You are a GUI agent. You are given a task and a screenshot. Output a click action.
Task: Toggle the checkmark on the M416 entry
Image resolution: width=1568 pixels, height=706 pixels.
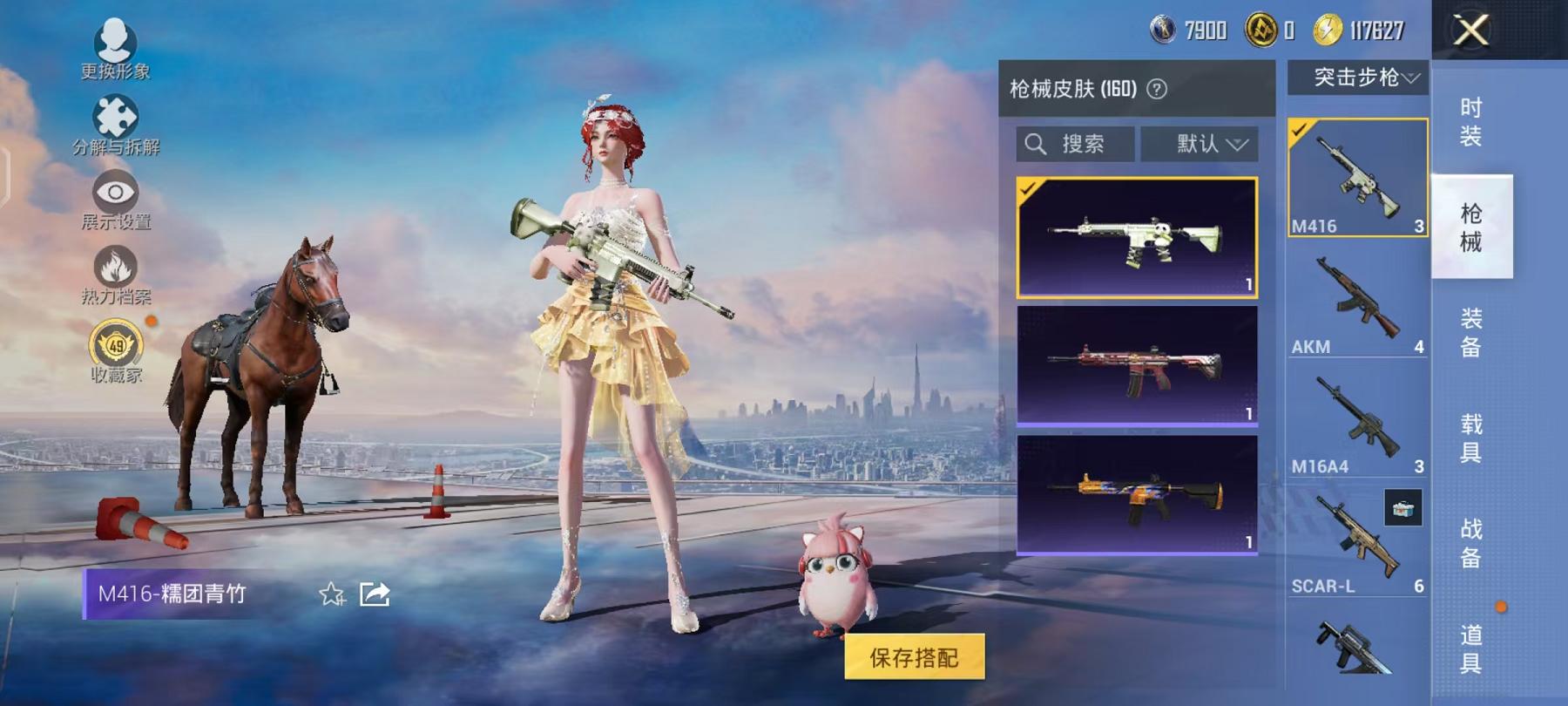tap(1299, 130)
